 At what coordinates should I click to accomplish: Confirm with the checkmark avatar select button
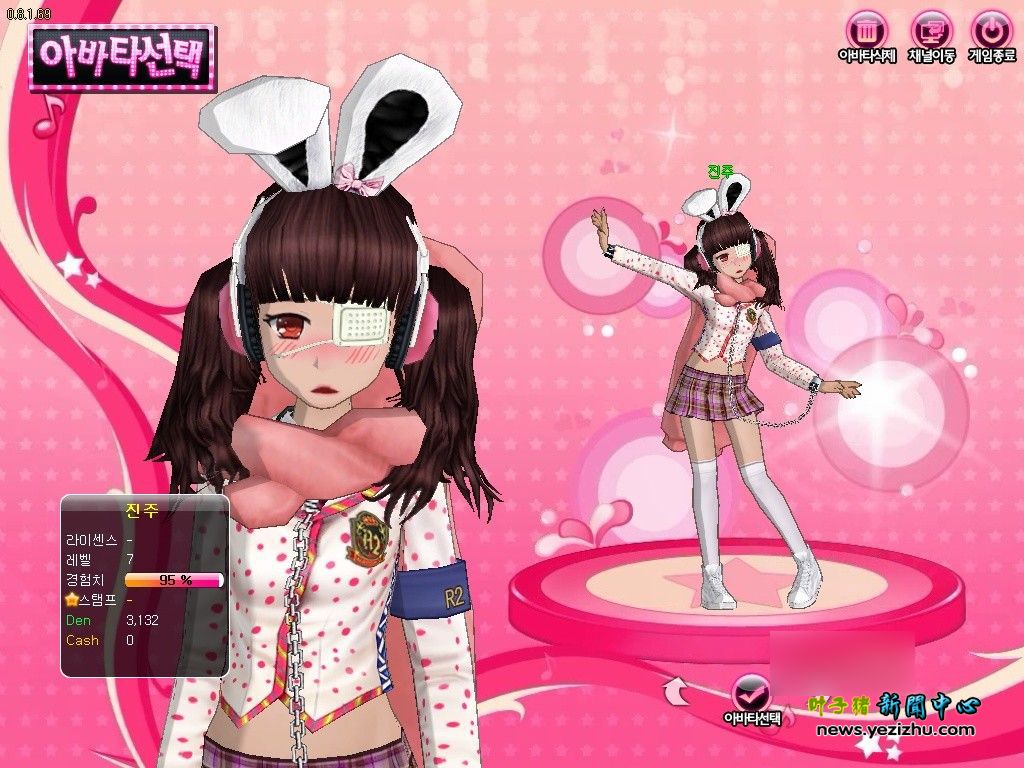click(x=752, y=694)
